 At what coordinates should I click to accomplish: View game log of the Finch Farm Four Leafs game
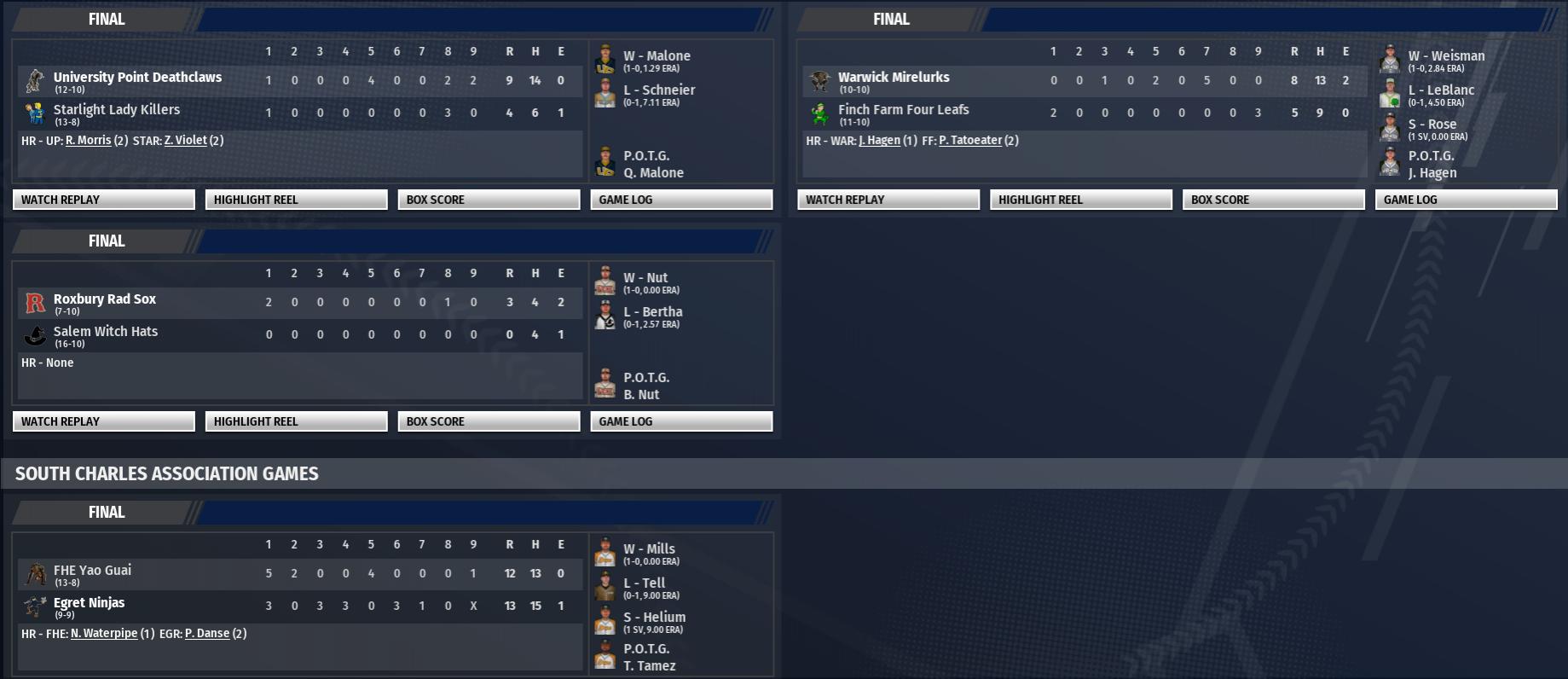coord(1466,200)
